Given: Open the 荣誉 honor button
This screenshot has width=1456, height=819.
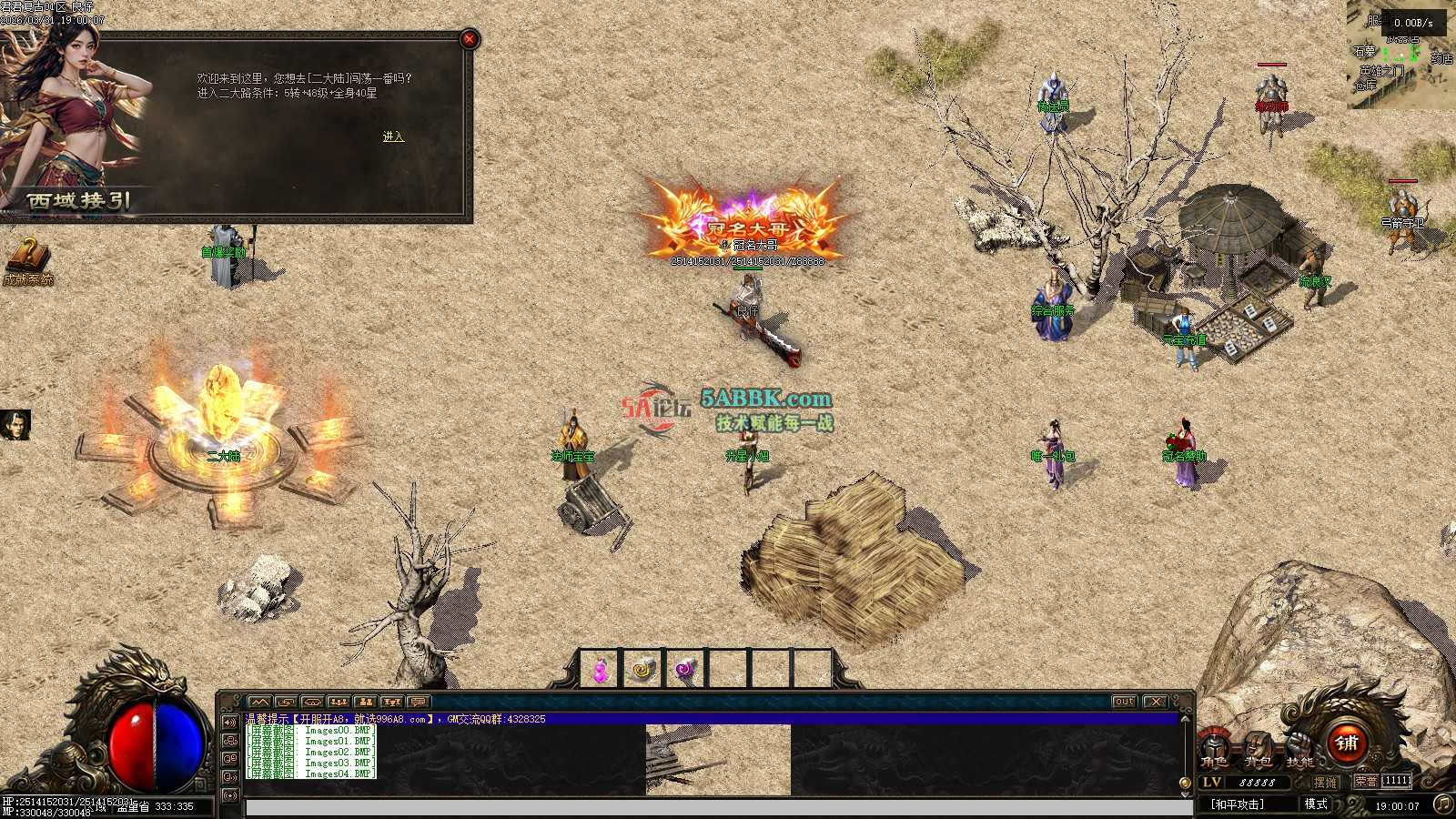Looking at the screenshot, I should 1365,782.
